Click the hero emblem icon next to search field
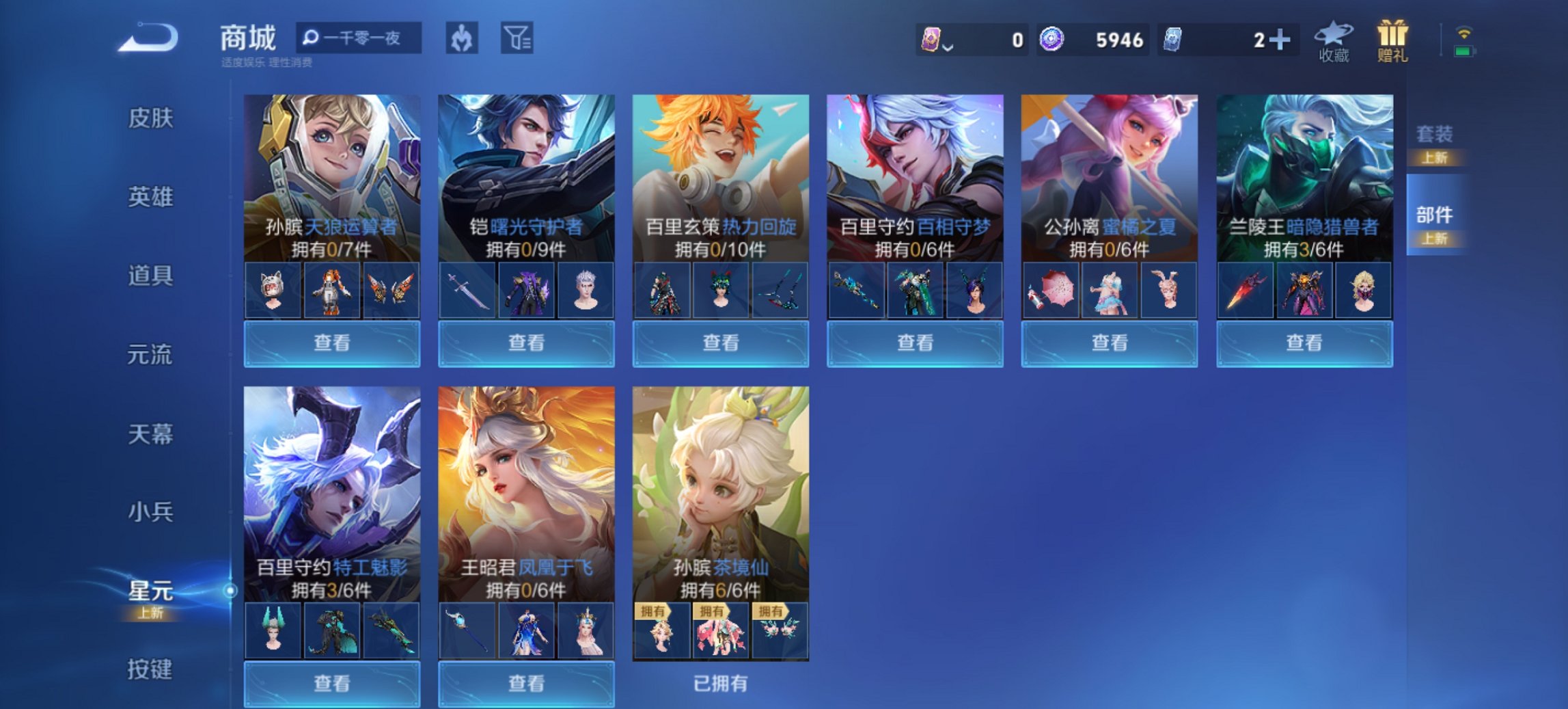Image resolution: width=1568 pixels, height=709 pixels. 460,39
